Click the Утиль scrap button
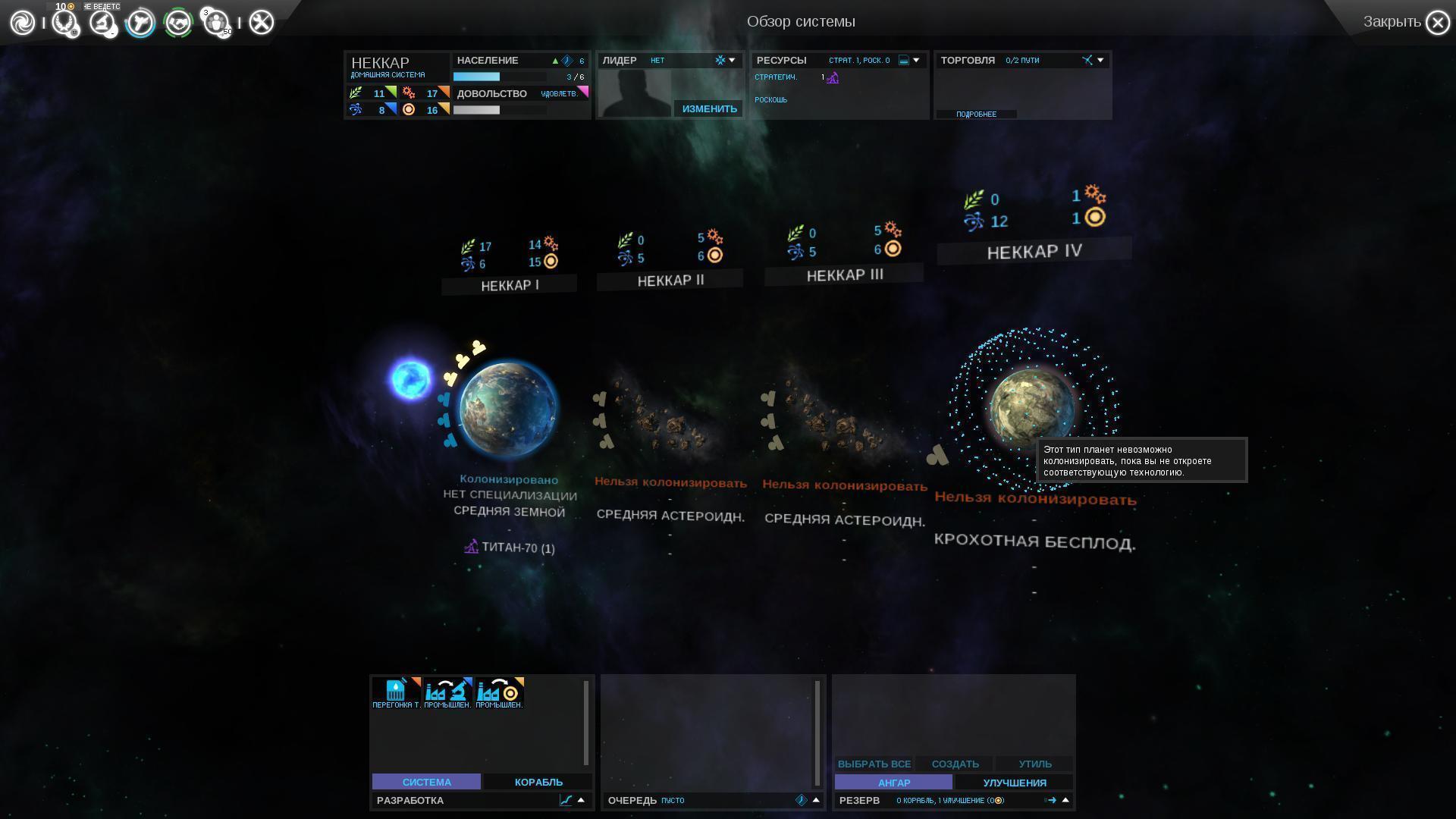 (1034, 764)
